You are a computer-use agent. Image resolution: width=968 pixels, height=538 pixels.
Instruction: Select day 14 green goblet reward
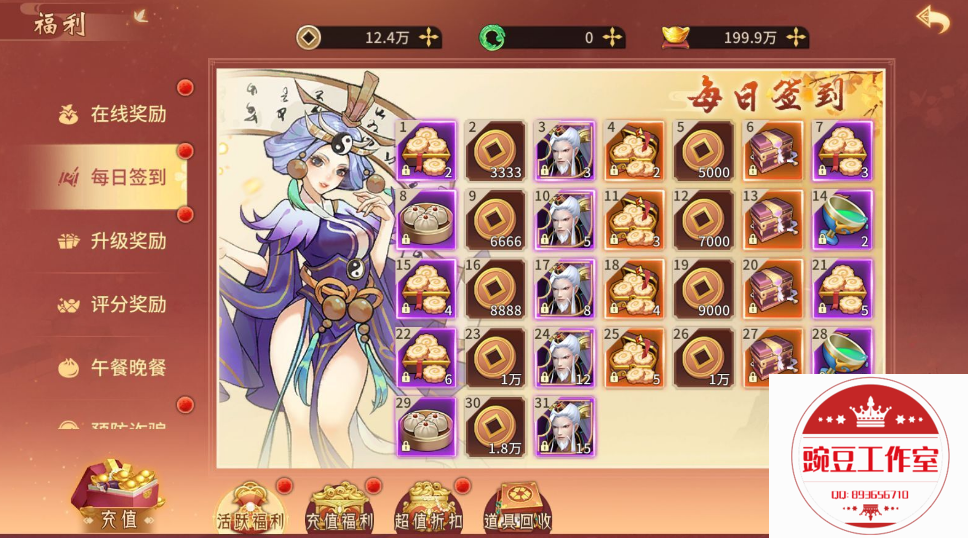point(842,219)
